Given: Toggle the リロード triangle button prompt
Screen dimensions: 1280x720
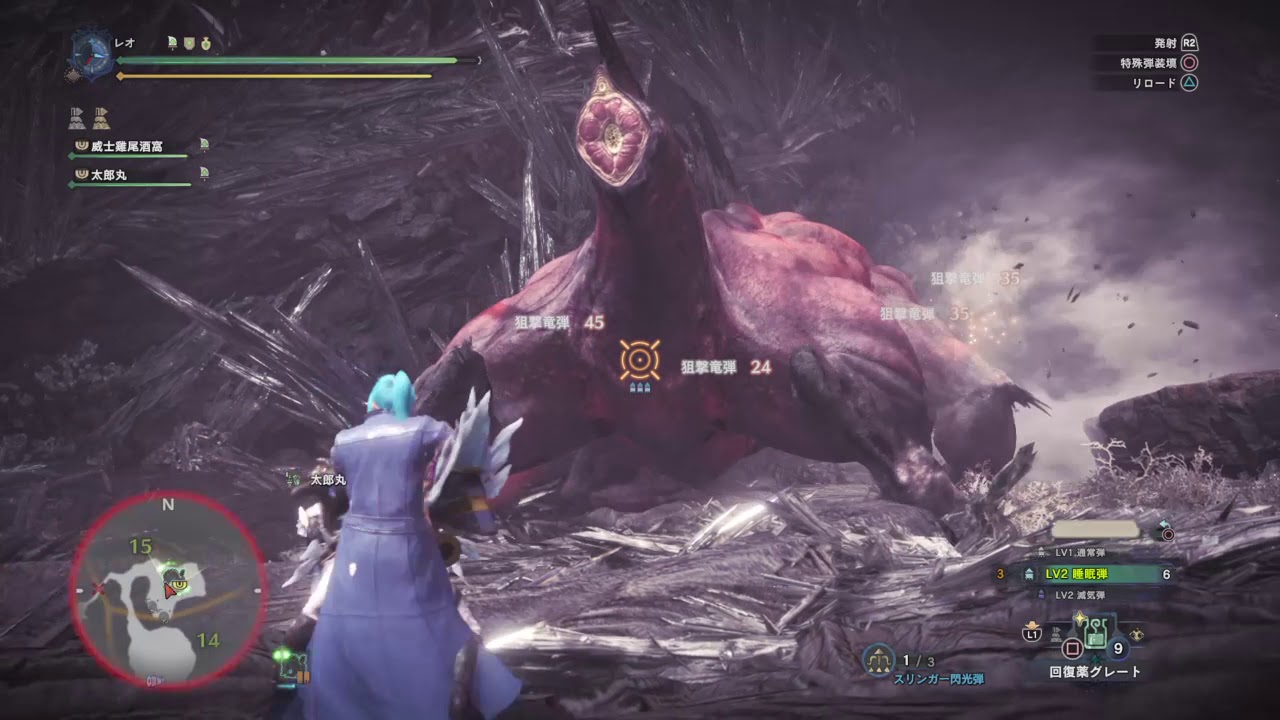Looking at the screenshot, I should coord(1190,82).
